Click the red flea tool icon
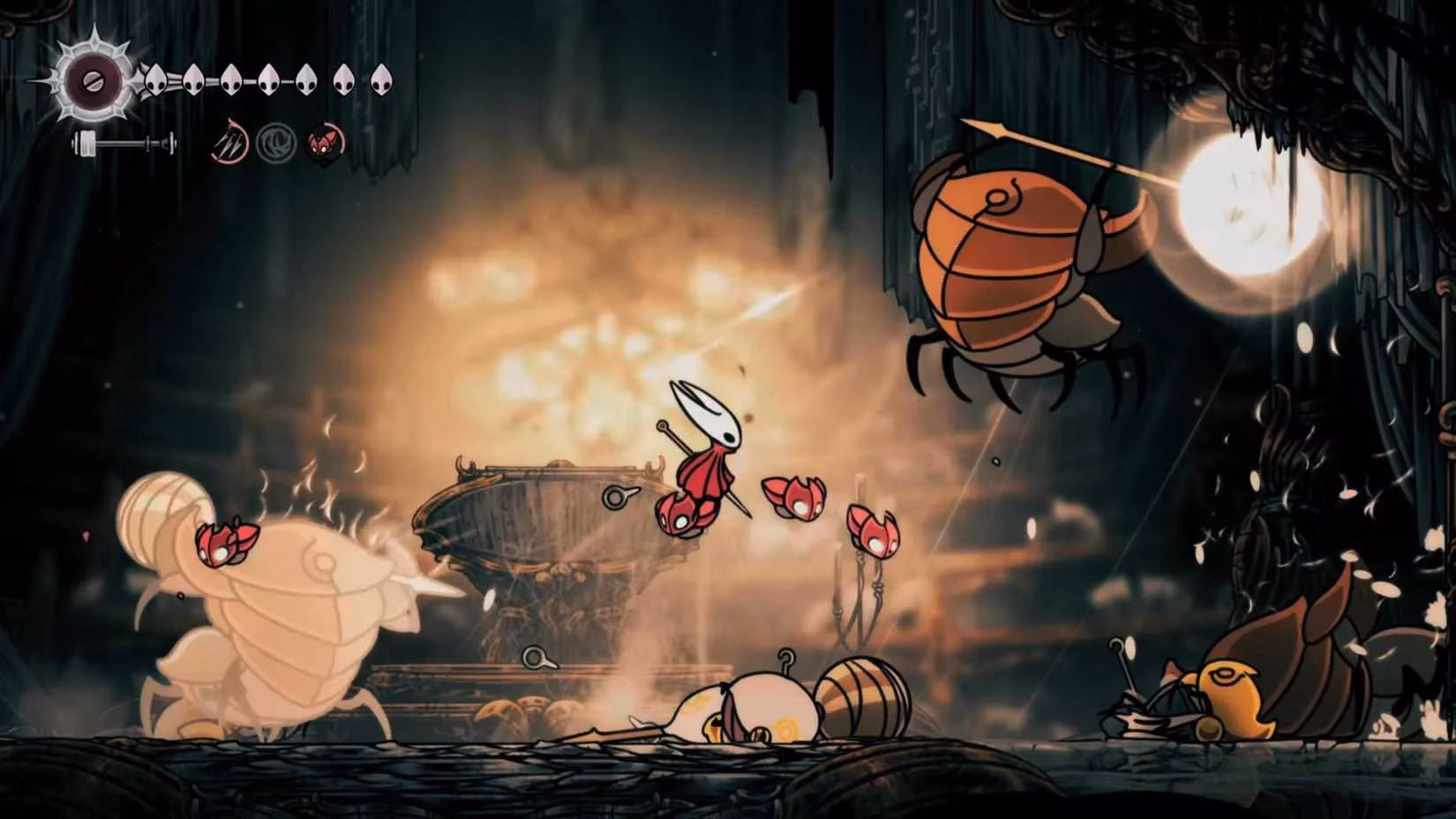Viewport: 1456px width, 819px height. coord(323,146)
